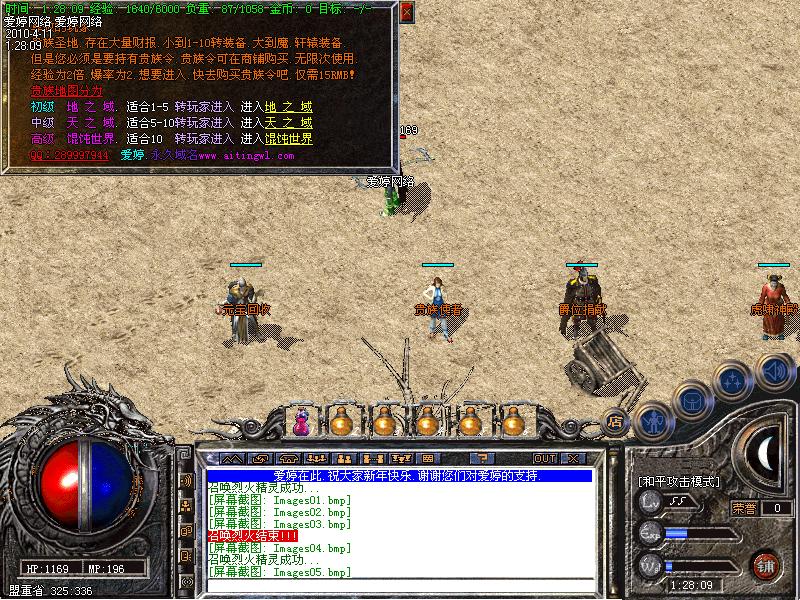The image size is (800, 600).
Task: Enter the 地之域 map link
Action: click(288, 107)
